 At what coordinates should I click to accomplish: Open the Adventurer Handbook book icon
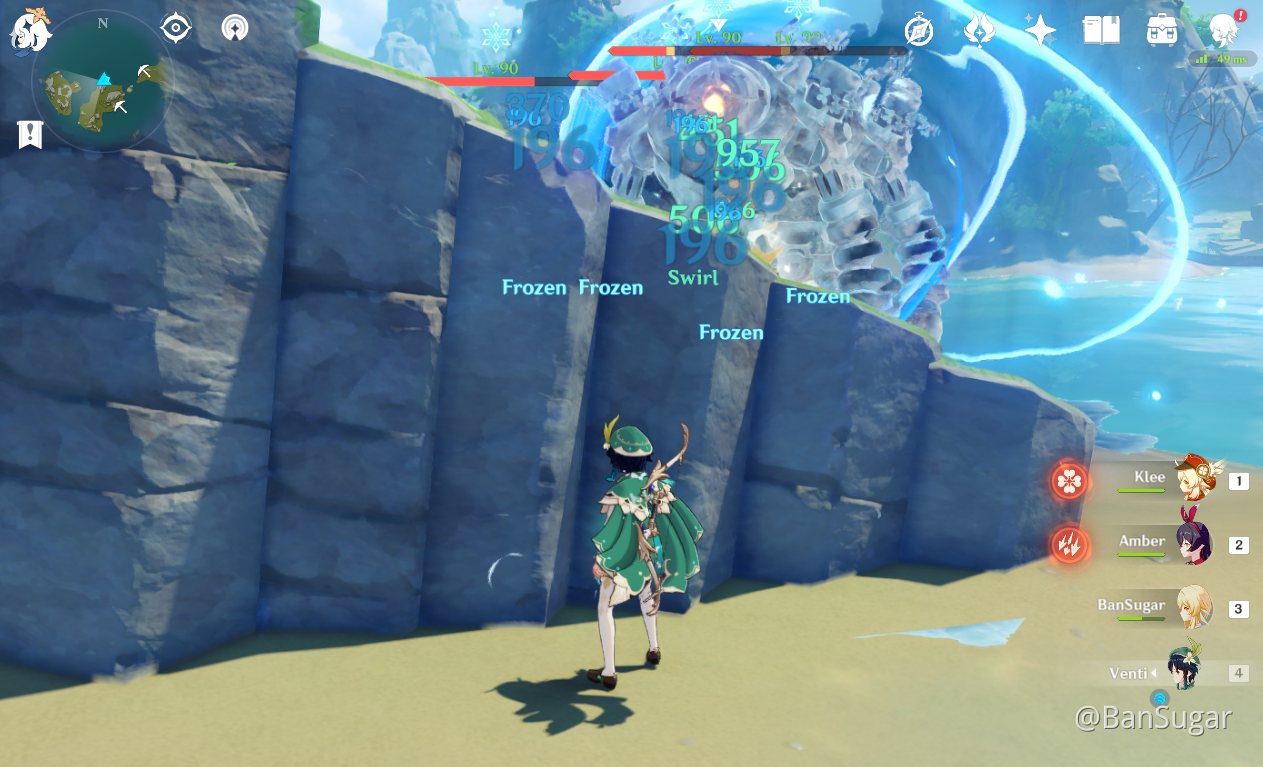click(1101, 31)
